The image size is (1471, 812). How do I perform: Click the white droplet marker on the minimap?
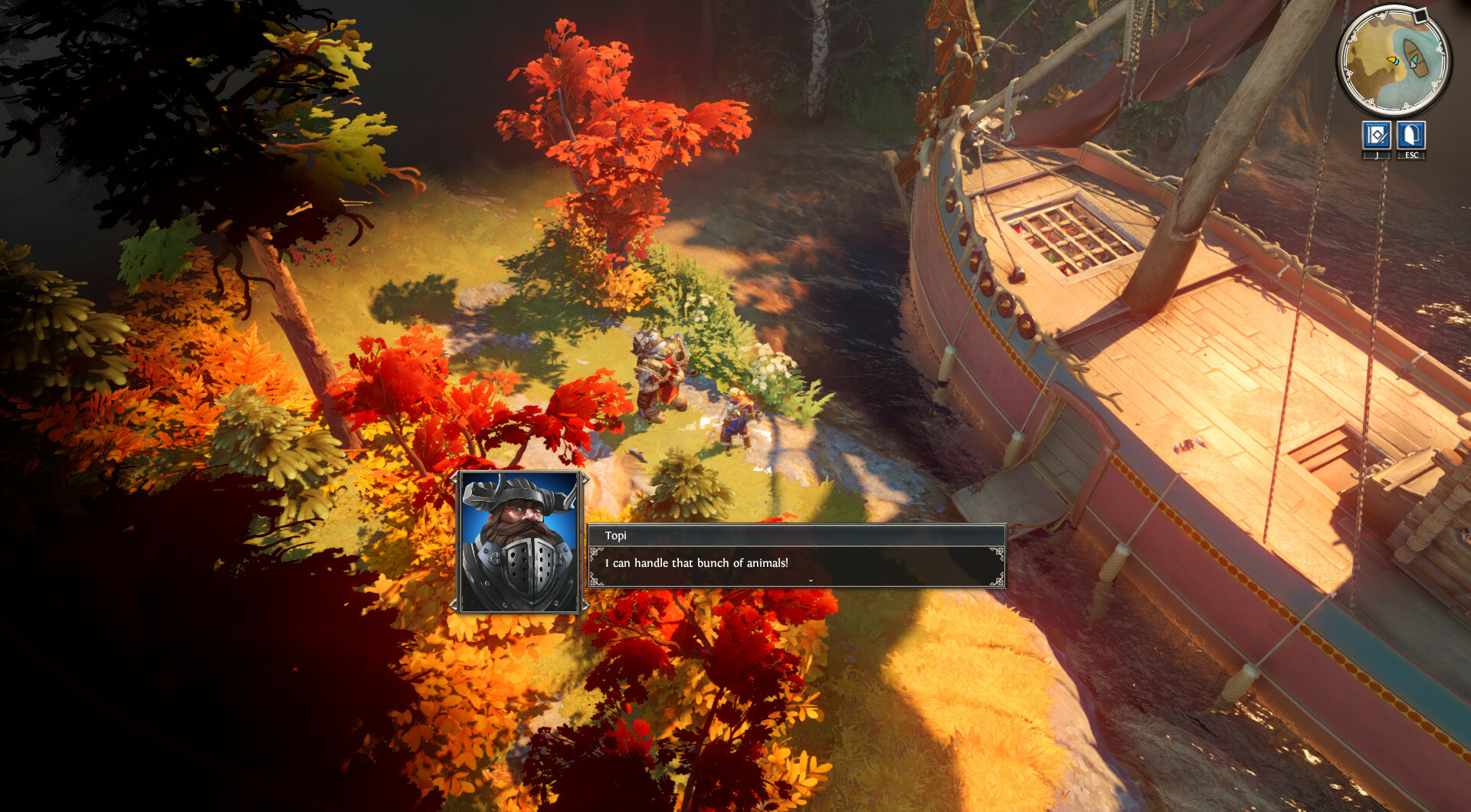(1413, 65)
